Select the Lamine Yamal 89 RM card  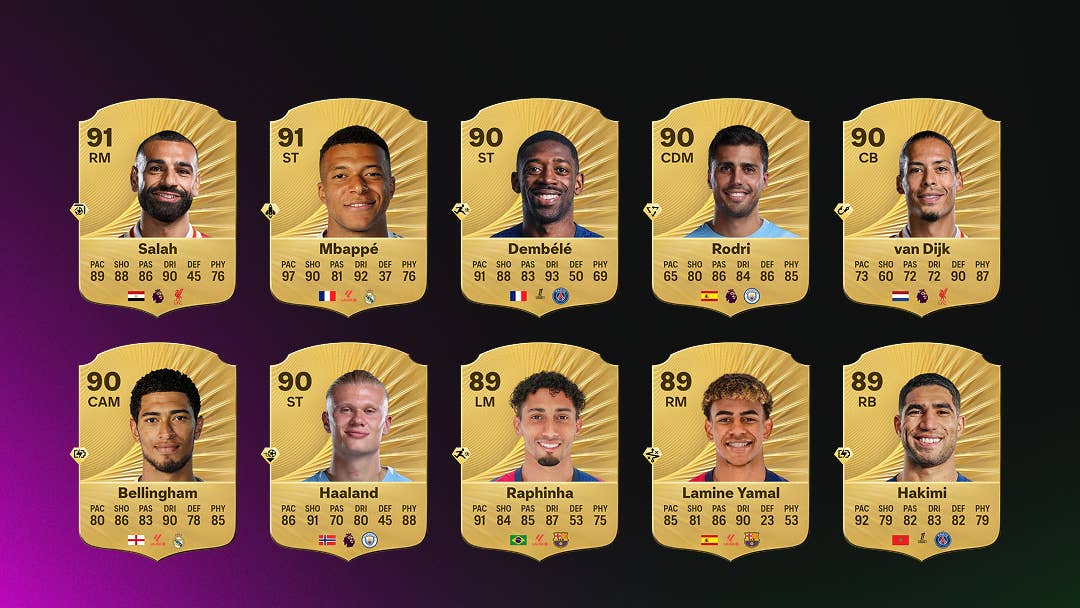coord(730,450)
